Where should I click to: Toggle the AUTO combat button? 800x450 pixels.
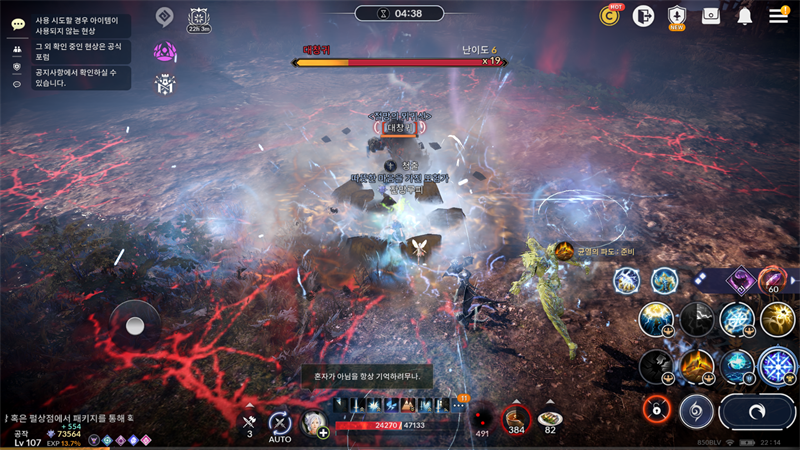281,423
